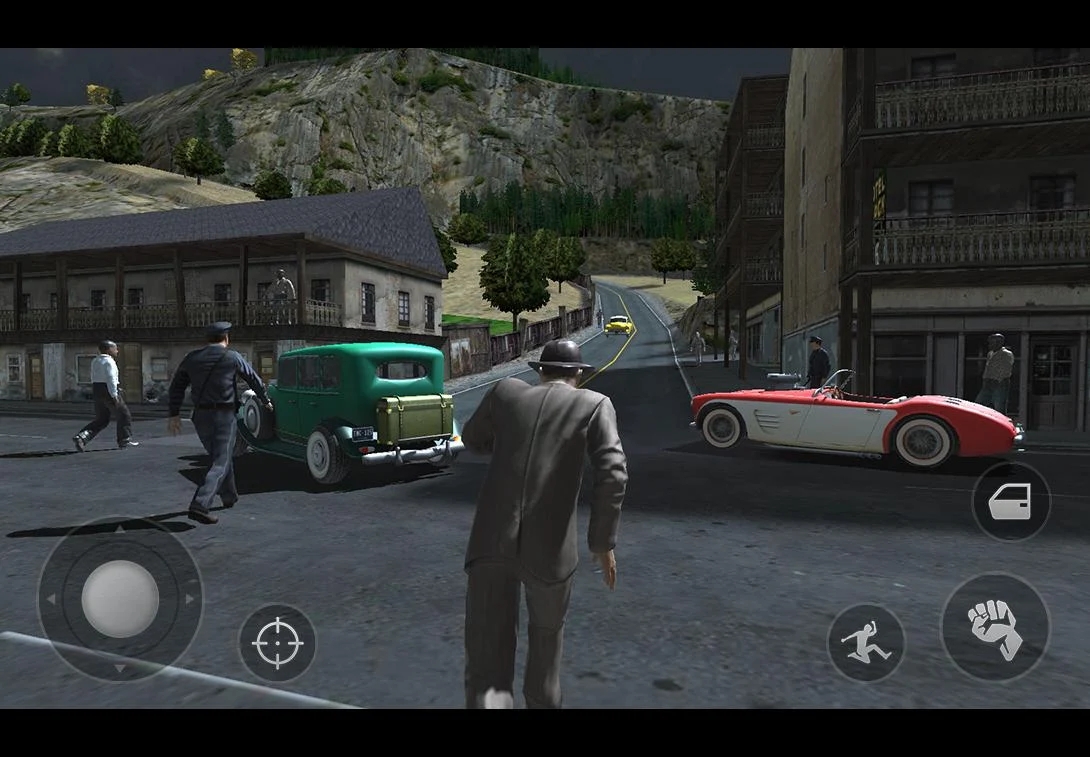Tap the car door enter-vehicle button
1090x757 pixels.
point(1010,501)
